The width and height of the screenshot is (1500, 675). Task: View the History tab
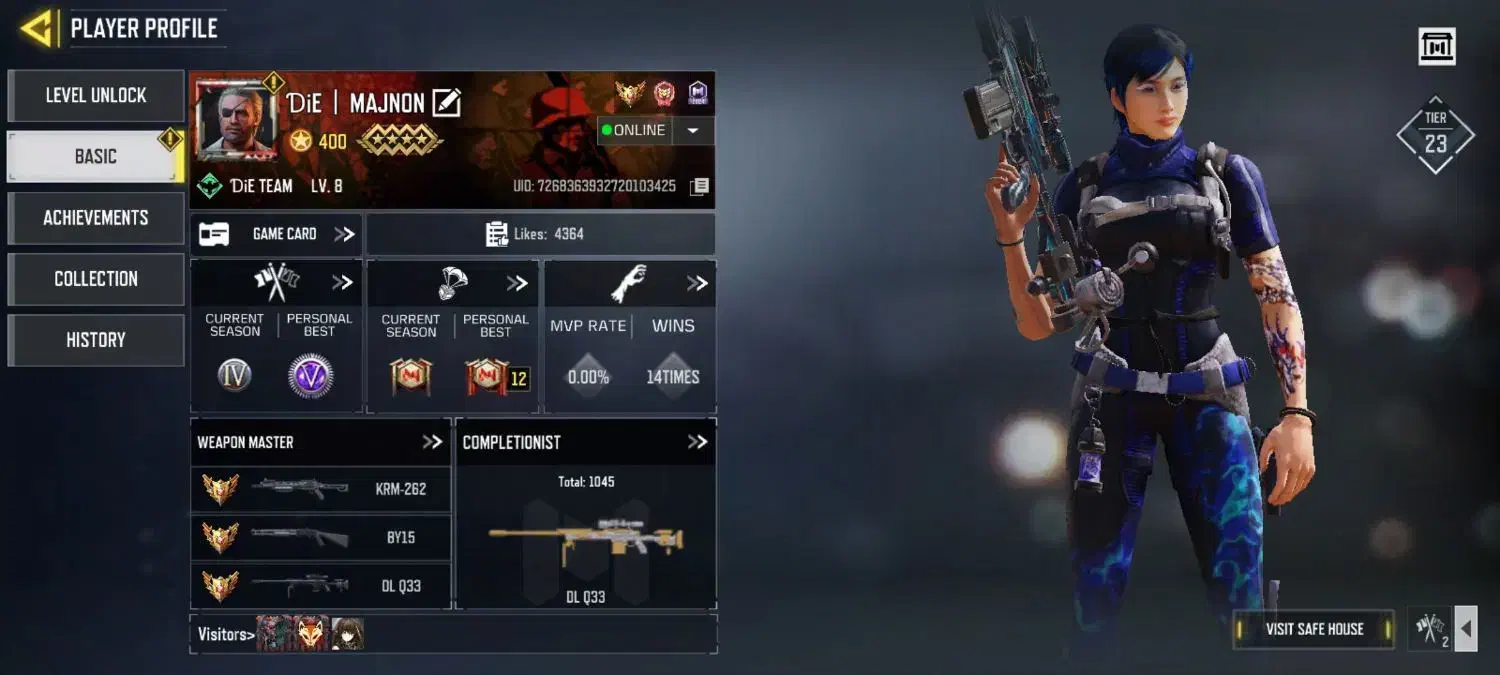point(96,340)
